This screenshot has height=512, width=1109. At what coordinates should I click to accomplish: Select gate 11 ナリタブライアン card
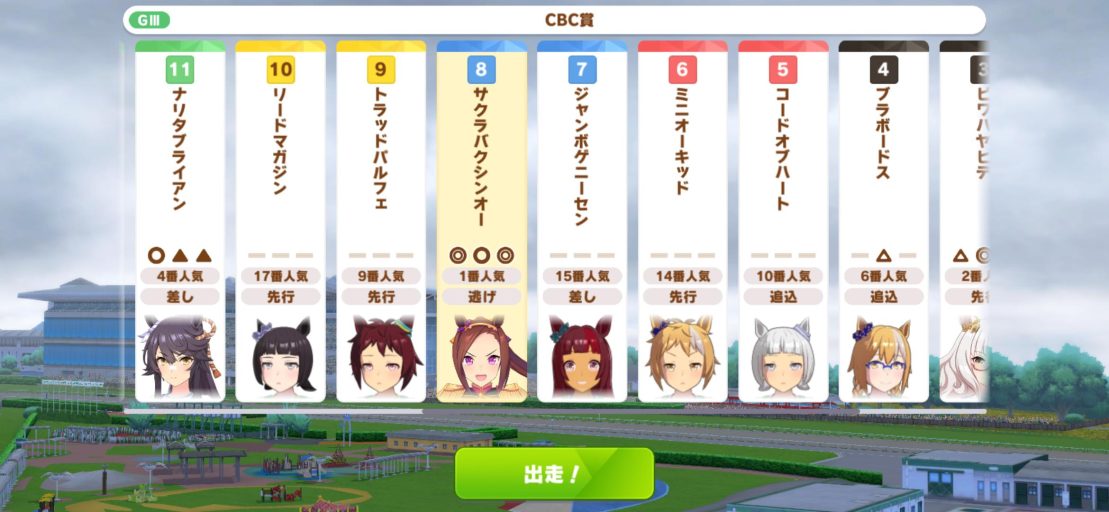coord(180,222)
